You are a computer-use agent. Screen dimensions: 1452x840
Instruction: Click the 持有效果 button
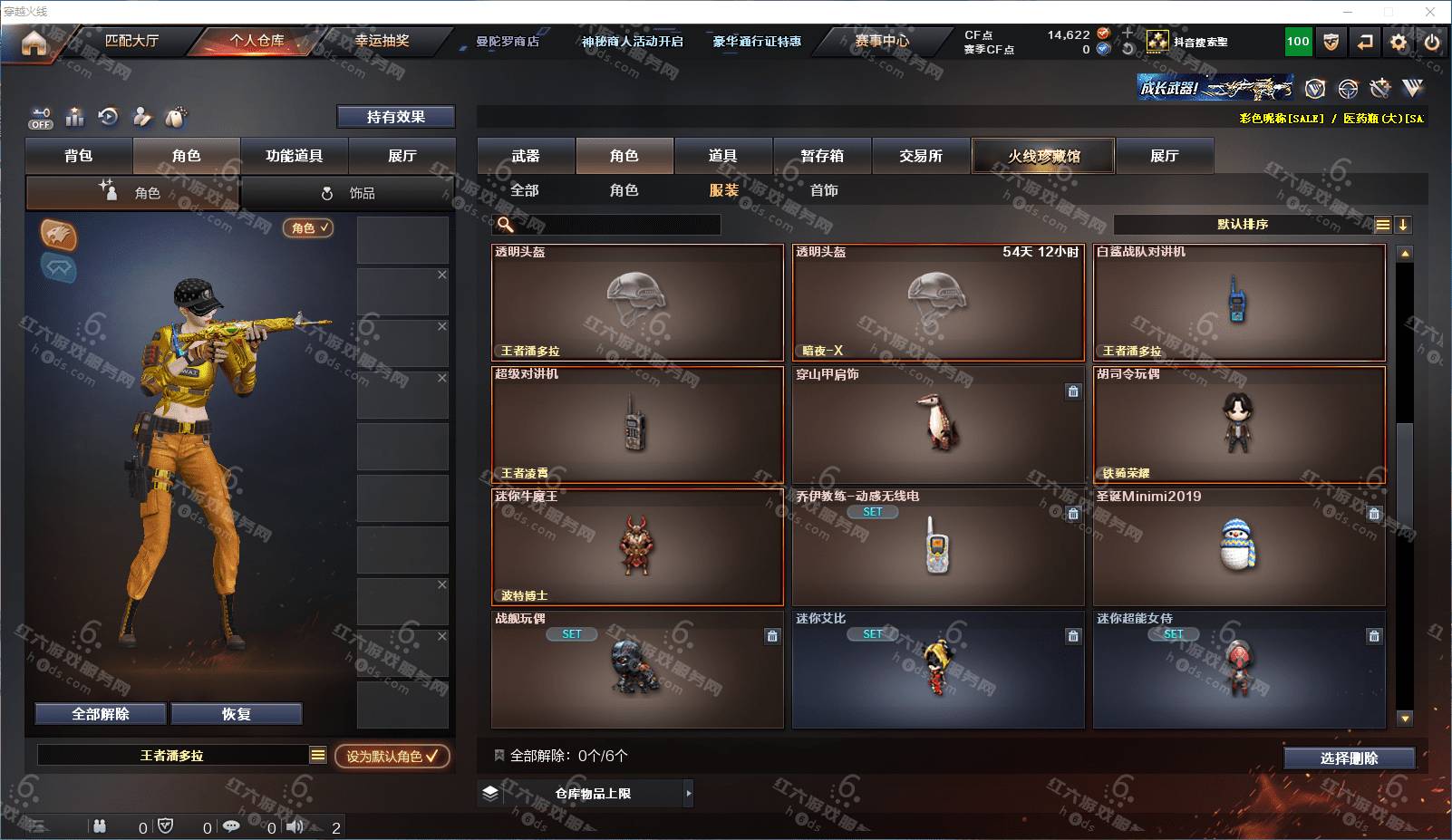[x=395, y=117]
